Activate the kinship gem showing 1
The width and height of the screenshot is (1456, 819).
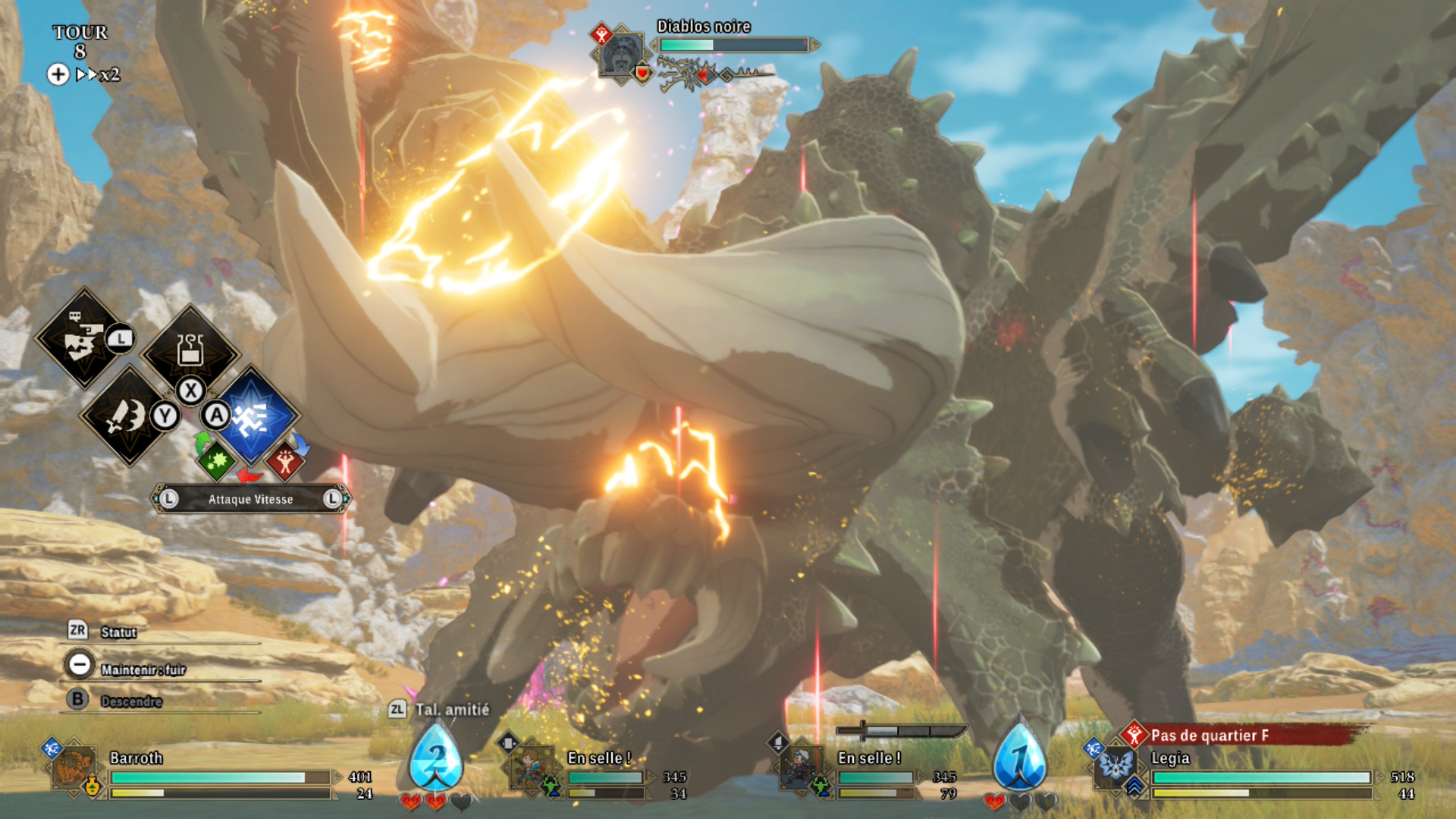click(1019, 758)
